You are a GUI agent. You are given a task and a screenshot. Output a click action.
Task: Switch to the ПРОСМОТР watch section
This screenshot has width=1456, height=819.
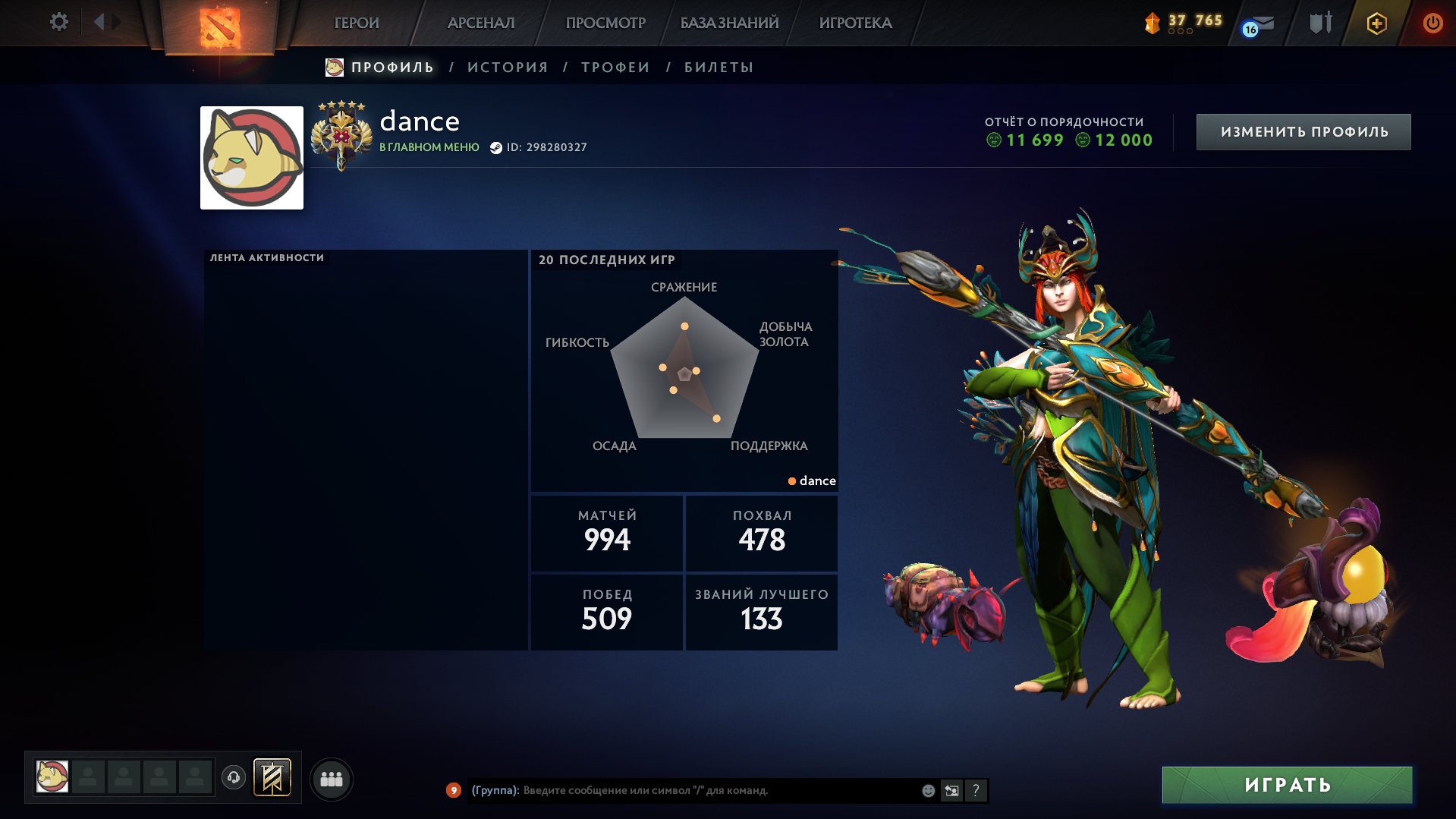pyautogui.click(x=605, y=23)
